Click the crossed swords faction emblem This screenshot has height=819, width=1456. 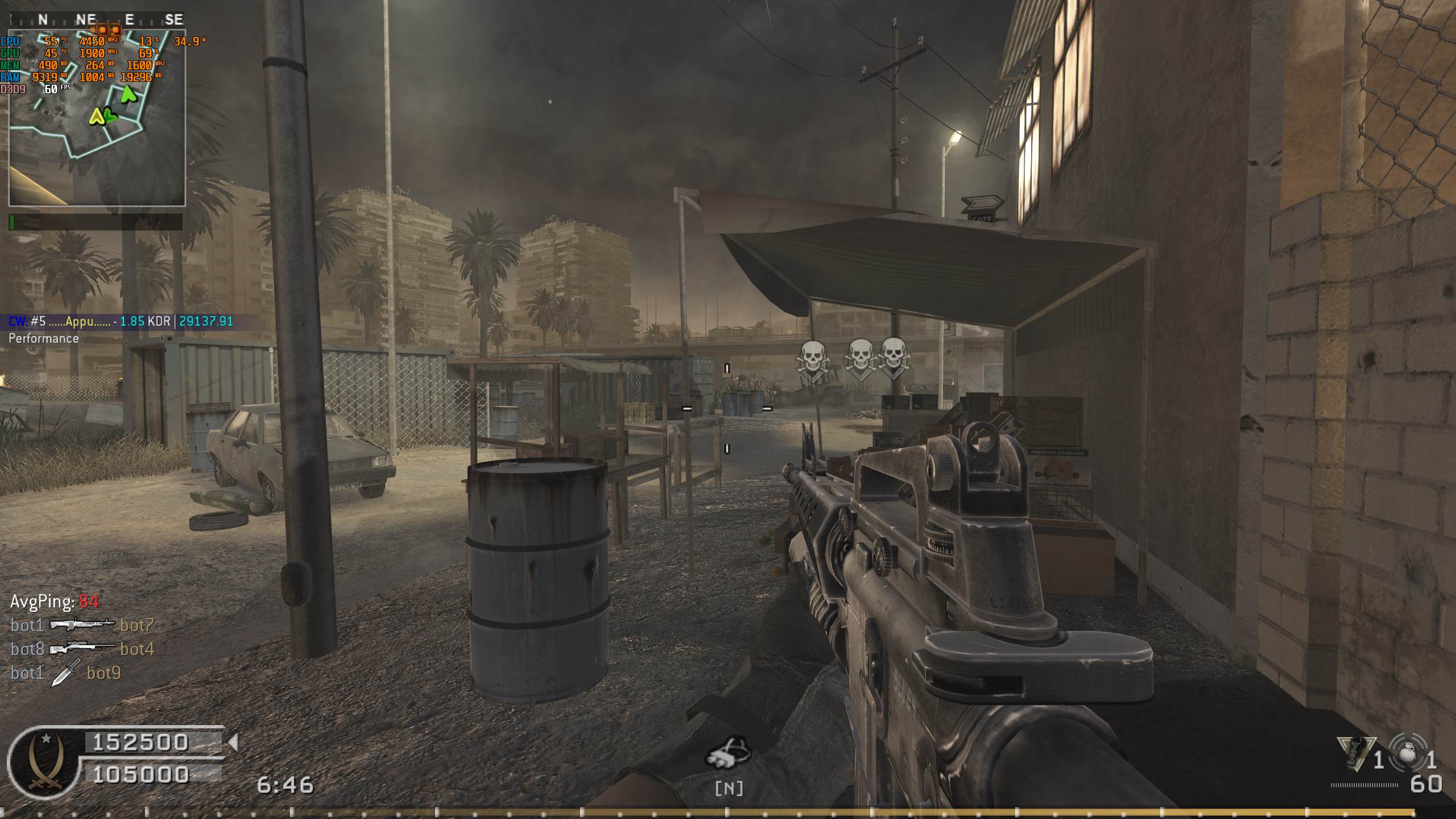tap(43, 763)
